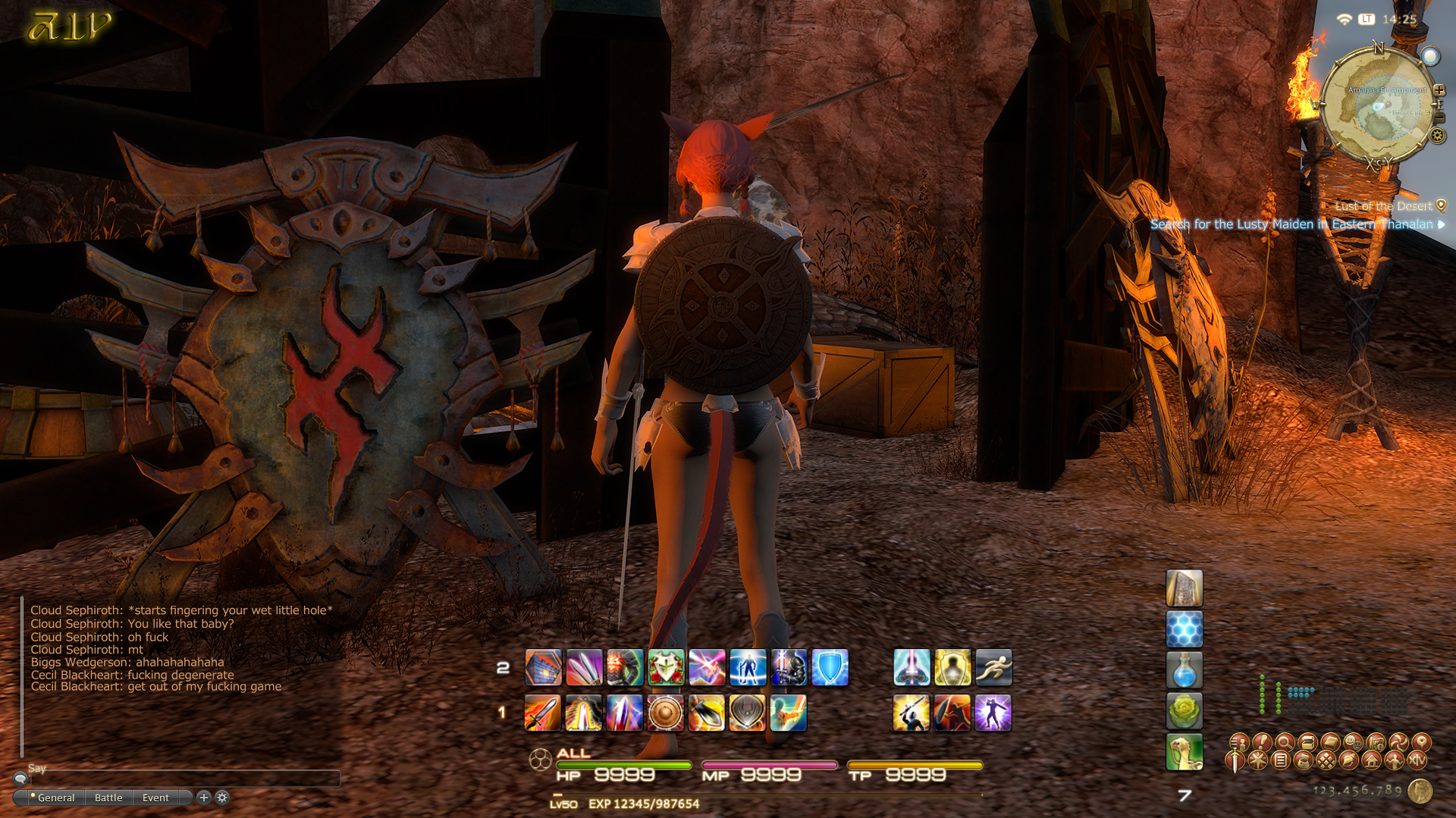Image resolution: width=1456 pixels, height=818 pixels.
Task: Open the XIV system menu icon
Action: click(x=1417, y=760)
